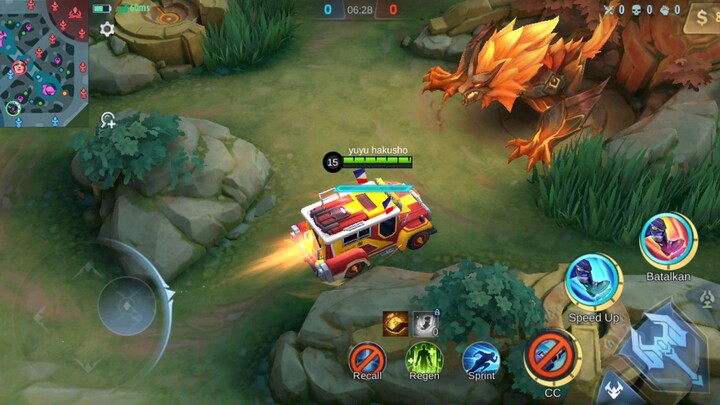Viewport: 720px width, 405px height.
Task: Activate the Sprint battle spell
Action: click(481, 357)
